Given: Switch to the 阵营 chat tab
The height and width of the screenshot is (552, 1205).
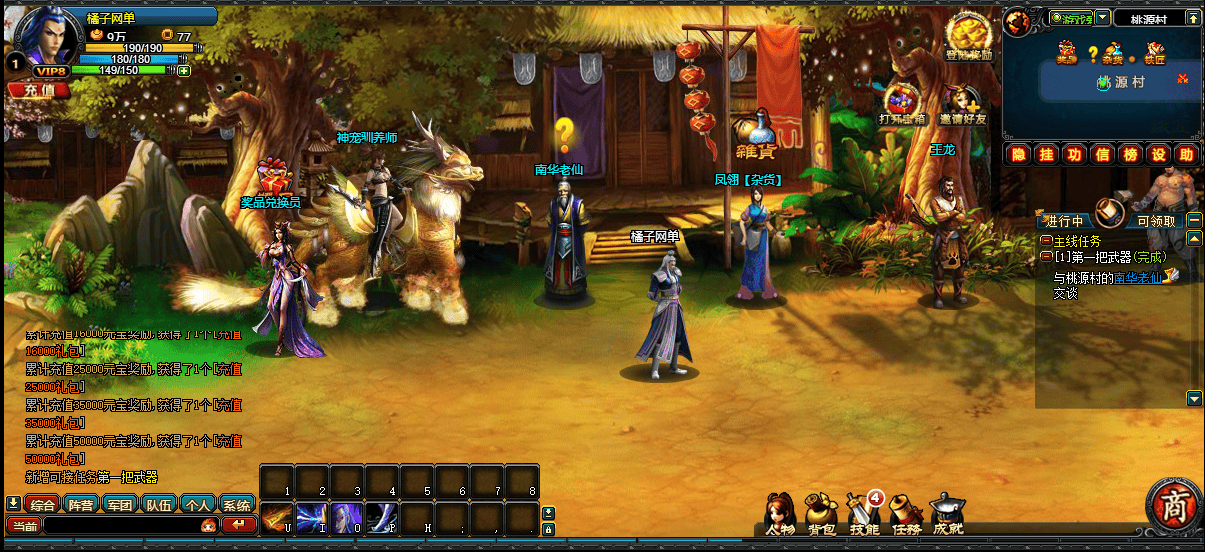Looking at the screenshot, I should click(81, 505).
